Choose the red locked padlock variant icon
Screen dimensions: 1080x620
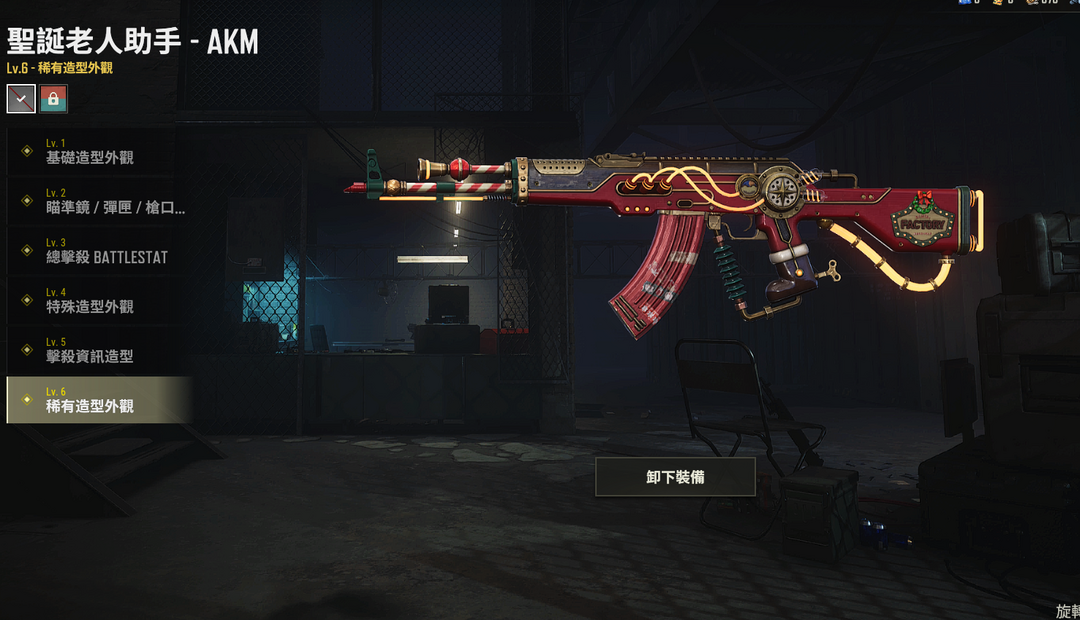53,98
